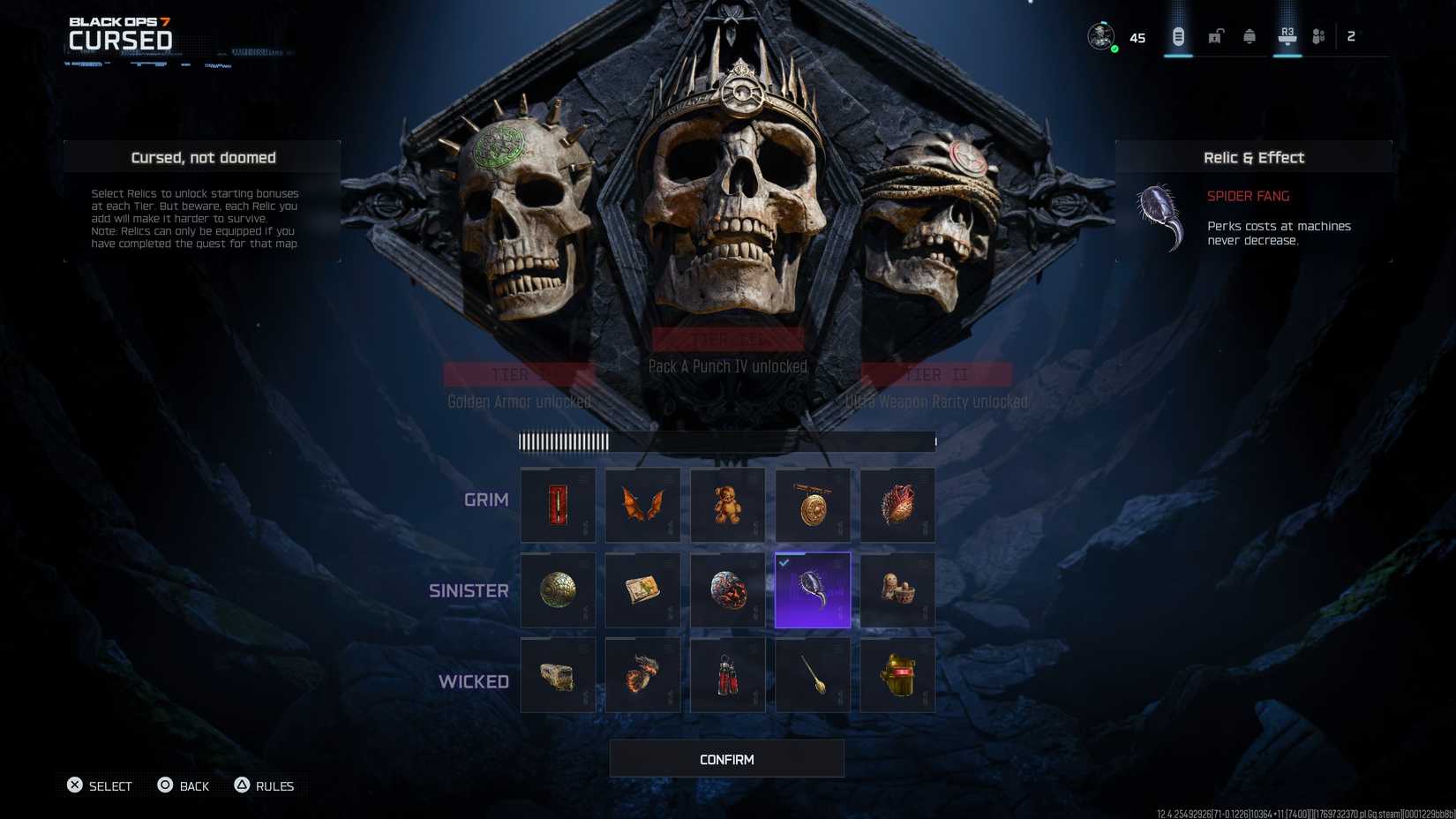Choose the magma egg Sinister relic
Image resolution: width=1456 pixels, height=819 pixels.
tap(727, 590)
